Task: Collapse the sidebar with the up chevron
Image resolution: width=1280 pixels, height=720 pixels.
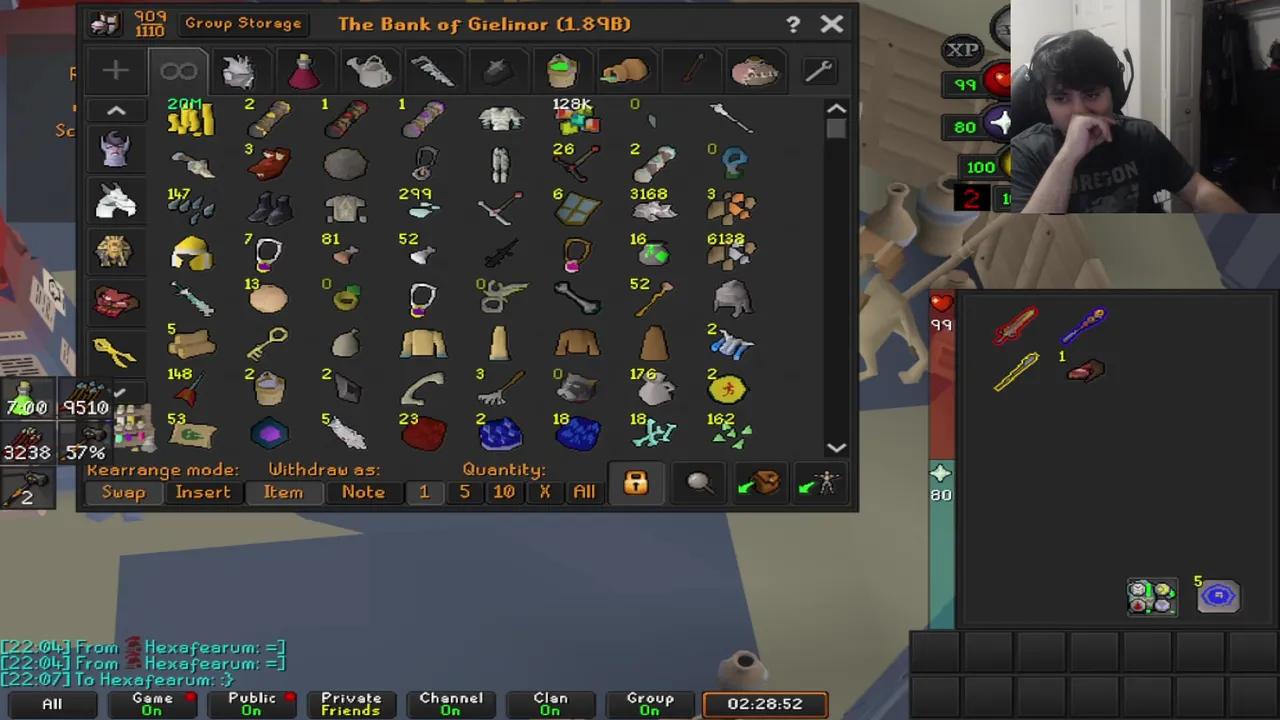Action: [115, 110]
